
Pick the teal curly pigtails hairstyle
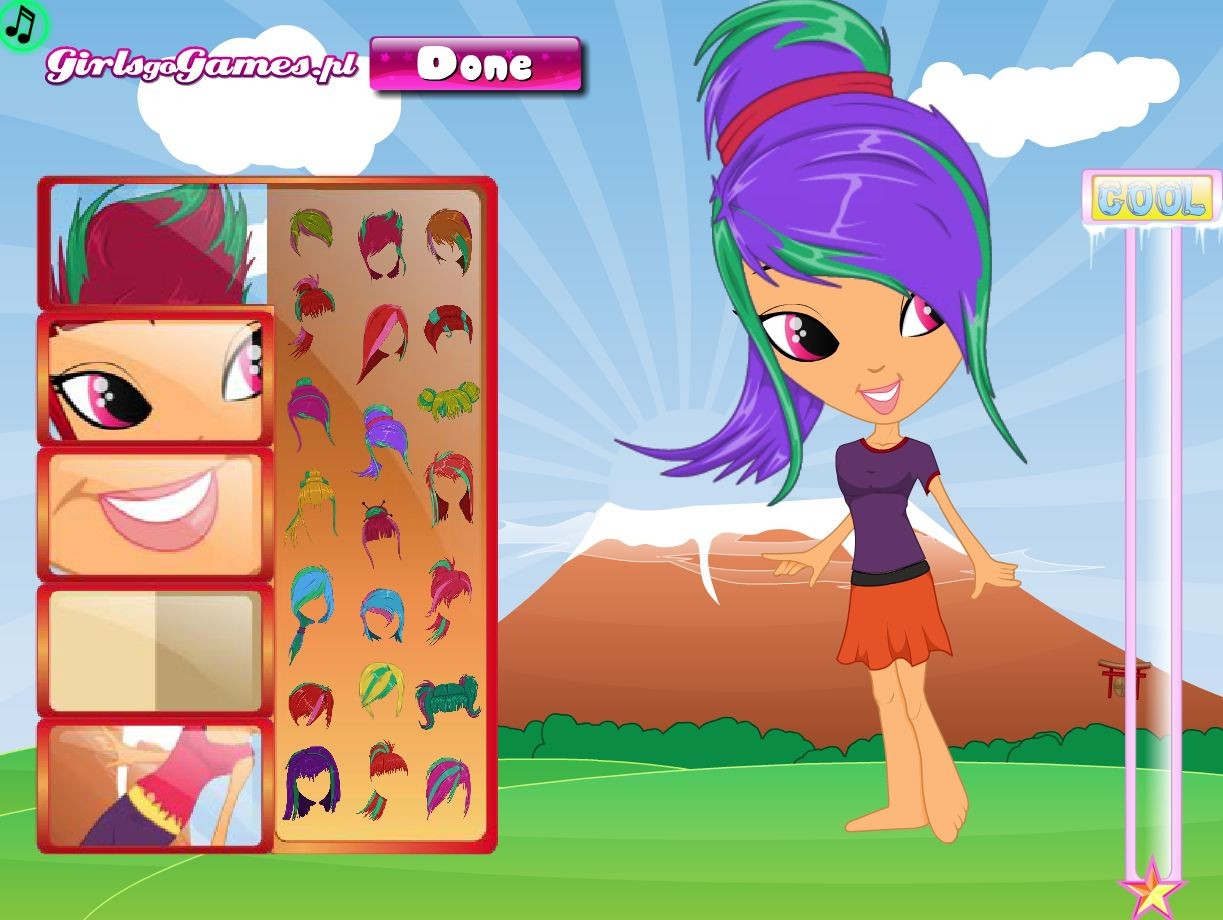[x=447, y=700]
